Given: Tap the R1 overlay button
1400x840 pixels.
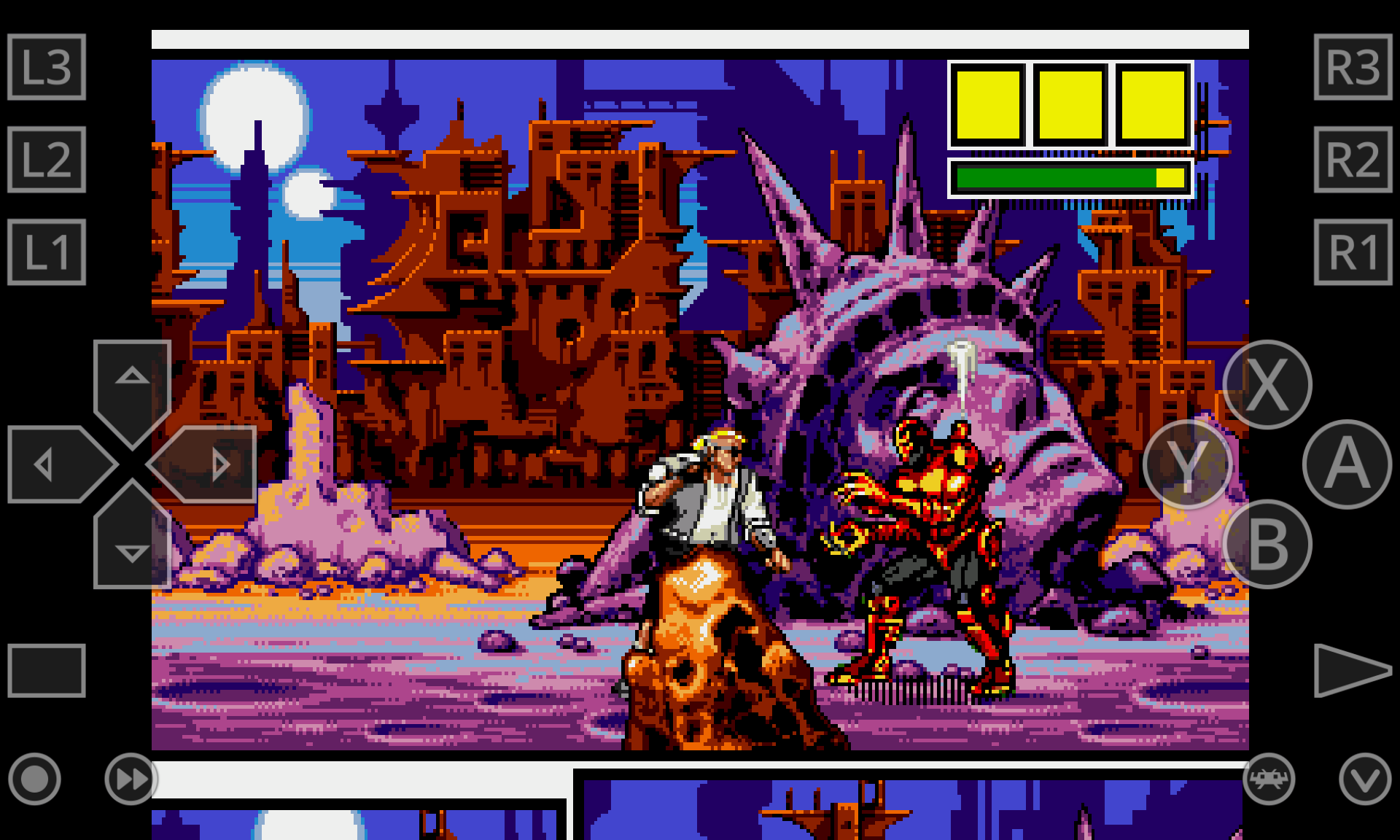Looking at the screenshot, I should (1353, 252).
